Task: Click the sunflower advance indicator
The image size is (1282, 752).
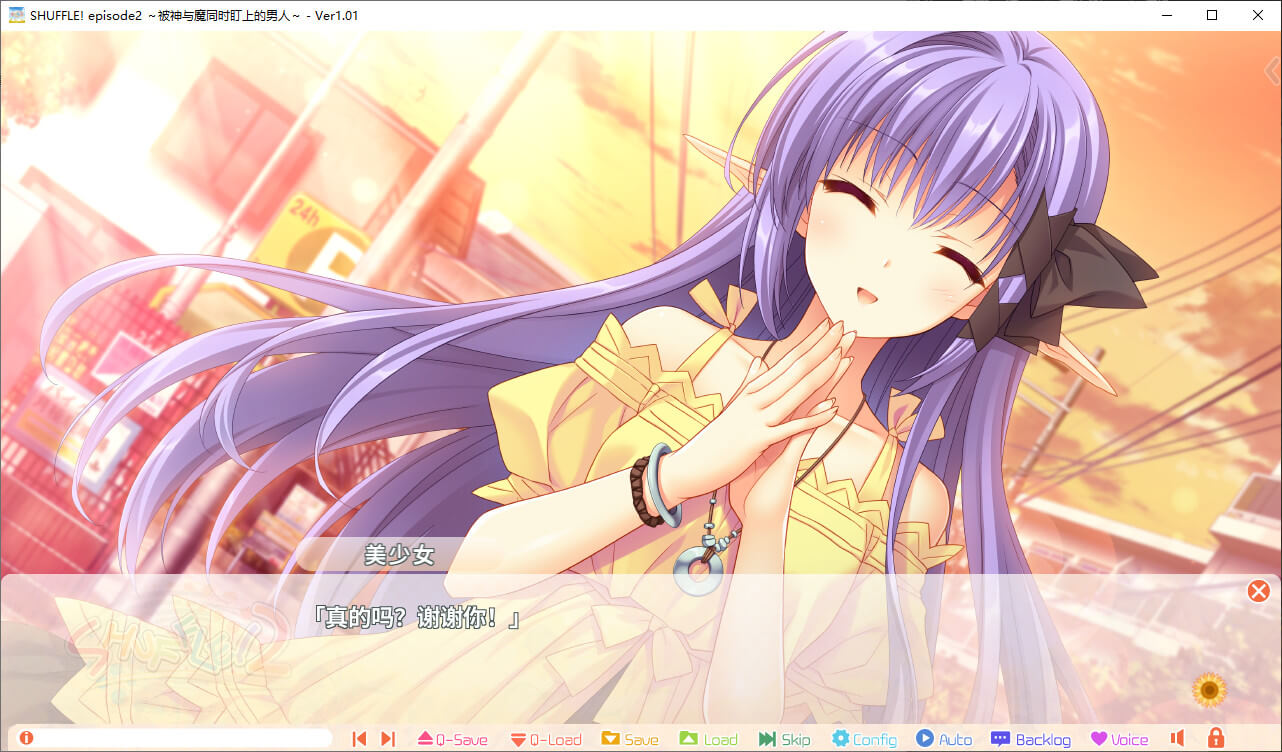Action: (x=1210, y=688)
